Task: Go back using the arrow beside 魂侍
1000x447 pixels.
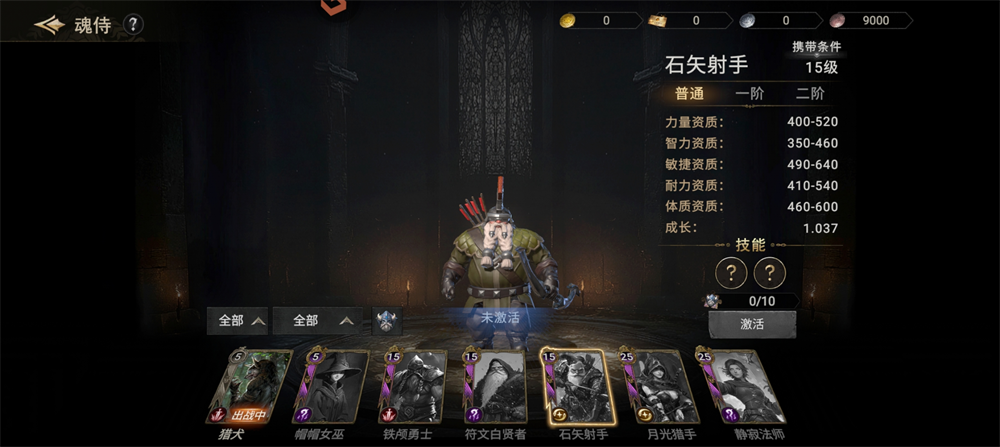Action: click(48, 24)
